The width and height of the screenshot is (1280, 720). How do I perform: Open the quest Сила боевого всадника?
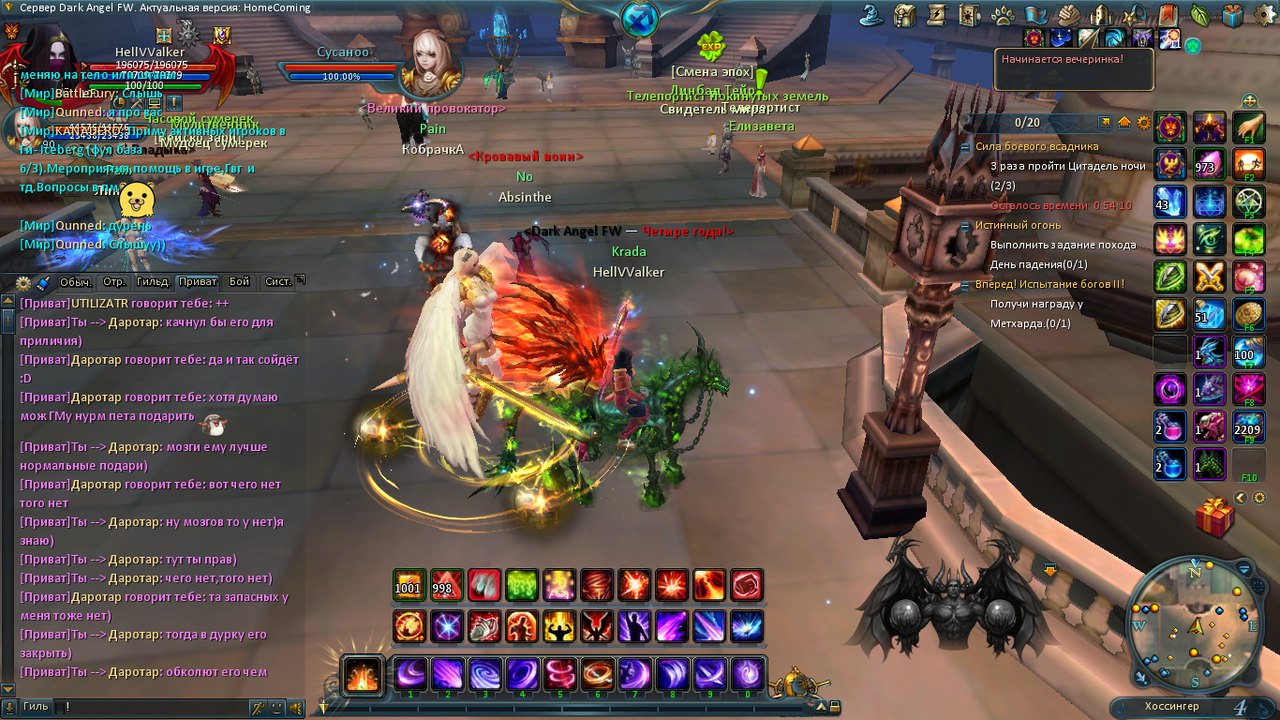(x=1036, y=146)
